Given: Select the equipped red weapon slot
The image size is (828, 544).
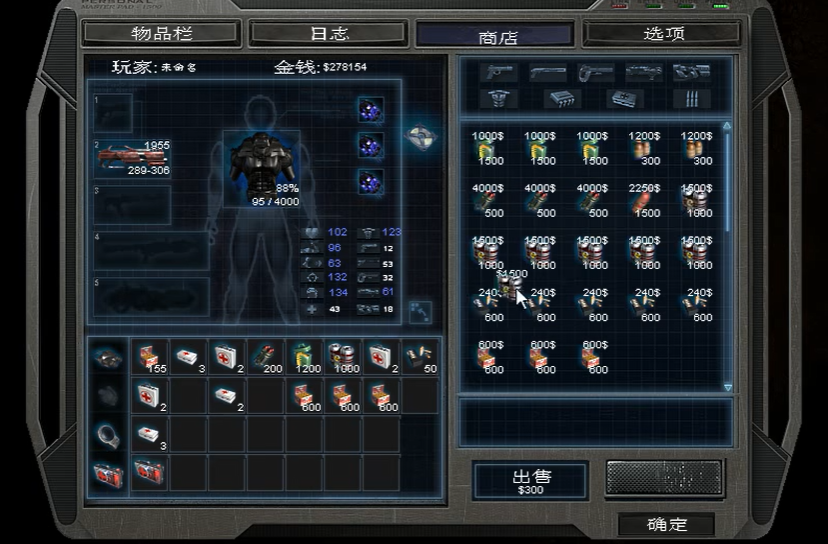Looking at the screenshot, I should click(x=132, y=158).
